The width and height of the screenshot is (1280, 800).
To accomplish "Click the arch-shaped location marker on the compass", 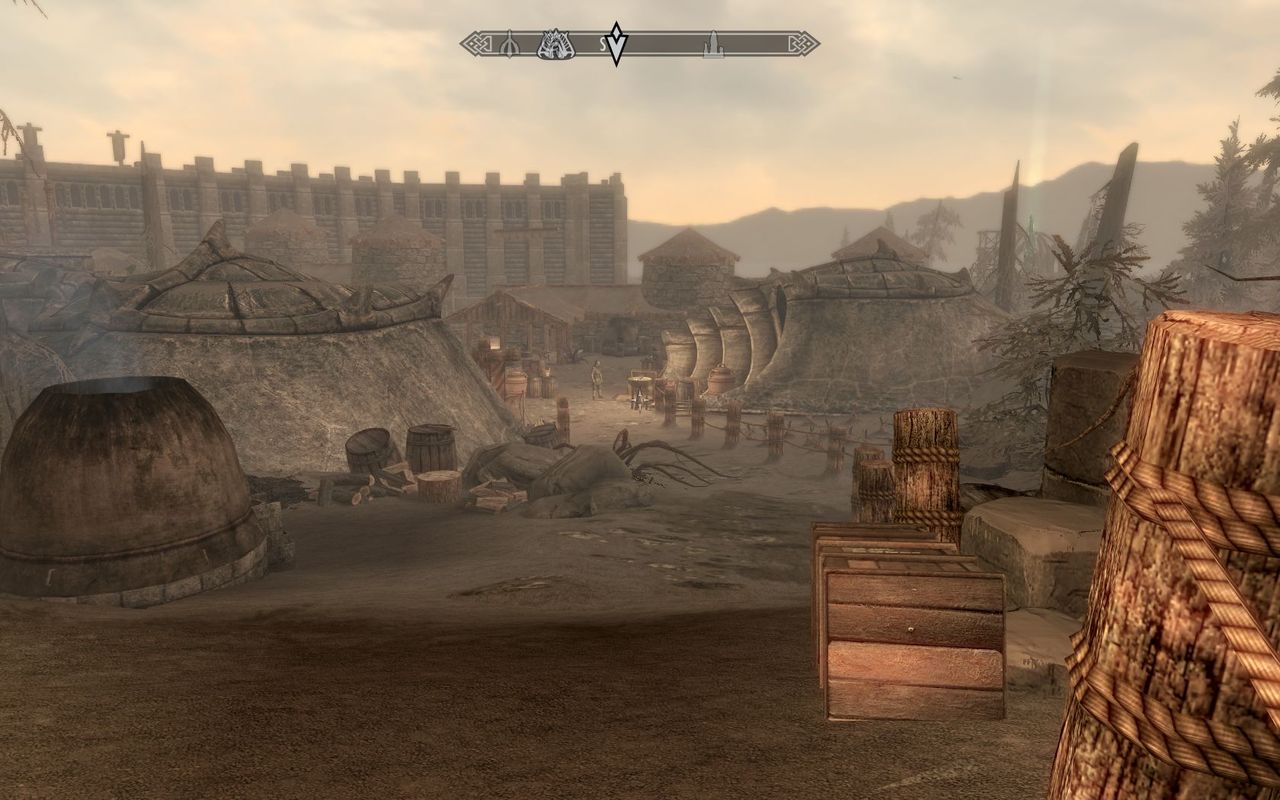I will 508,44.
